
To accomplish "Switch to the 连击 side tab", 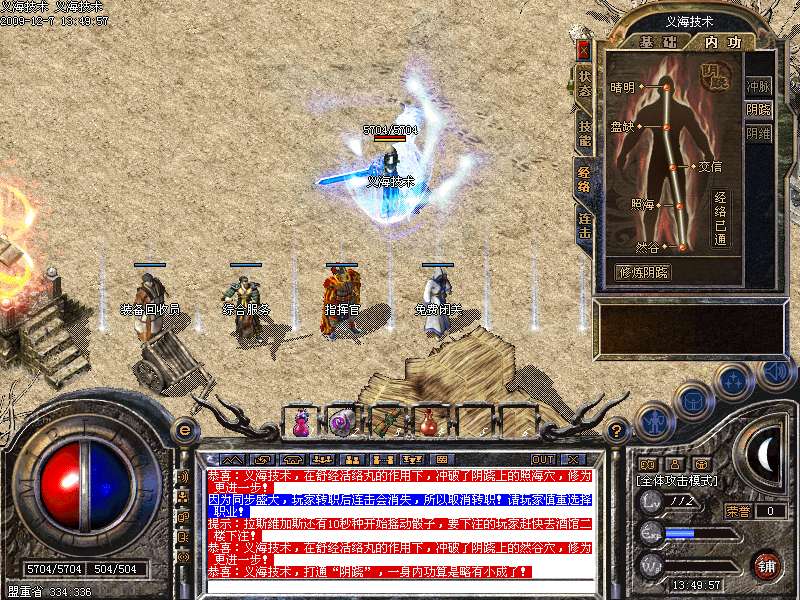I will (584, 226).
